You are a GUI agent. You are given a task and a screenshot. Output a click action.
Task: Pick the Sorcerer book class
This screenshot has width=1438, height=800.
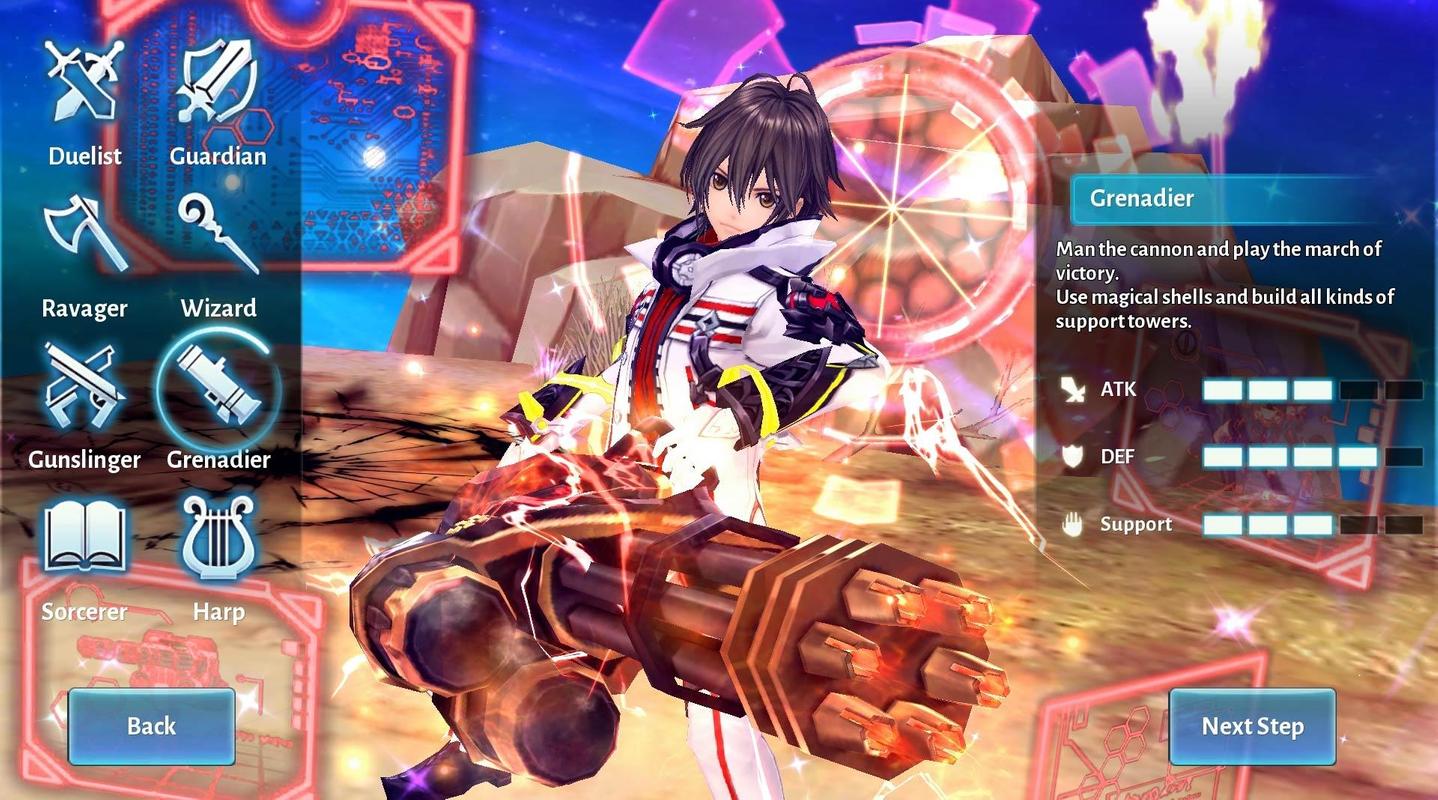pos(85,540)
